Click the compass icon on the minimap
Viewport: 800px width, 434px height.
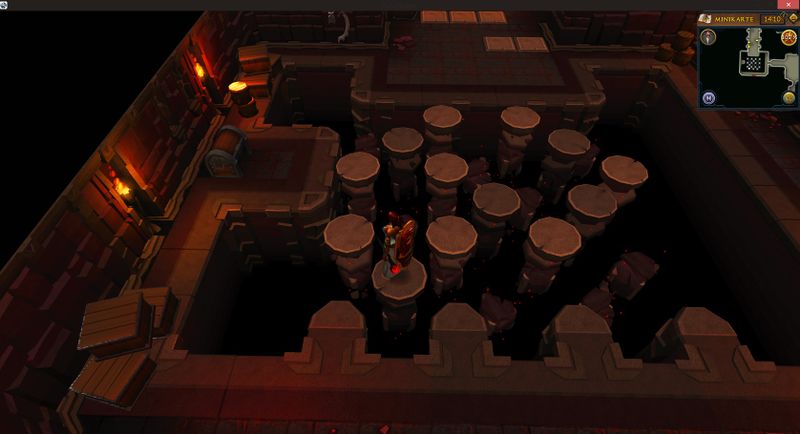(x=708, y=37)
